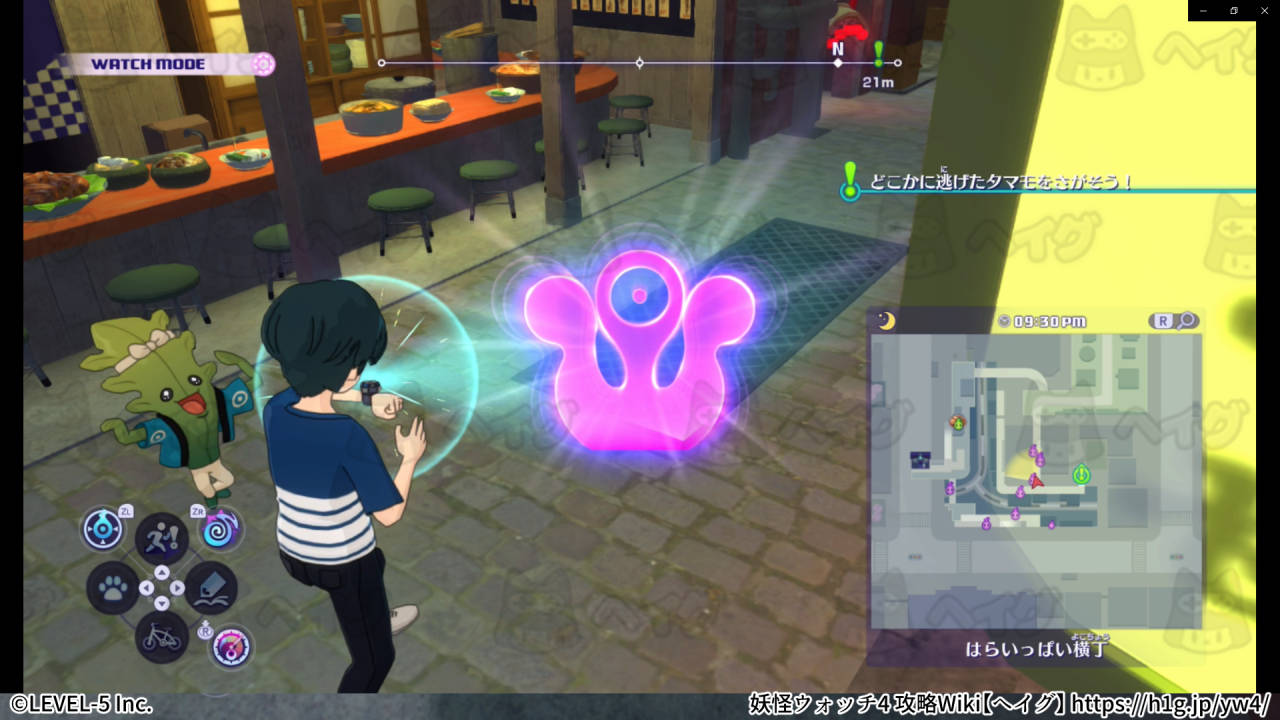Select the paw print icon on radial wheel

pos(114,587)
